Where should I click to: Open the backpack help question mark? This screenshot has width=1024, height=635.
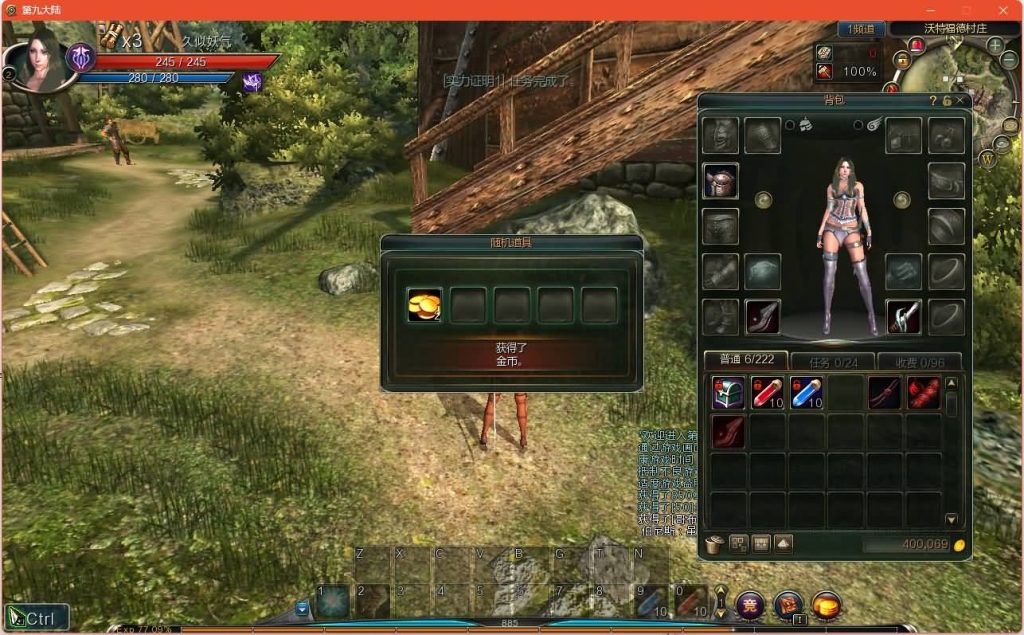[x=933, y=100]
